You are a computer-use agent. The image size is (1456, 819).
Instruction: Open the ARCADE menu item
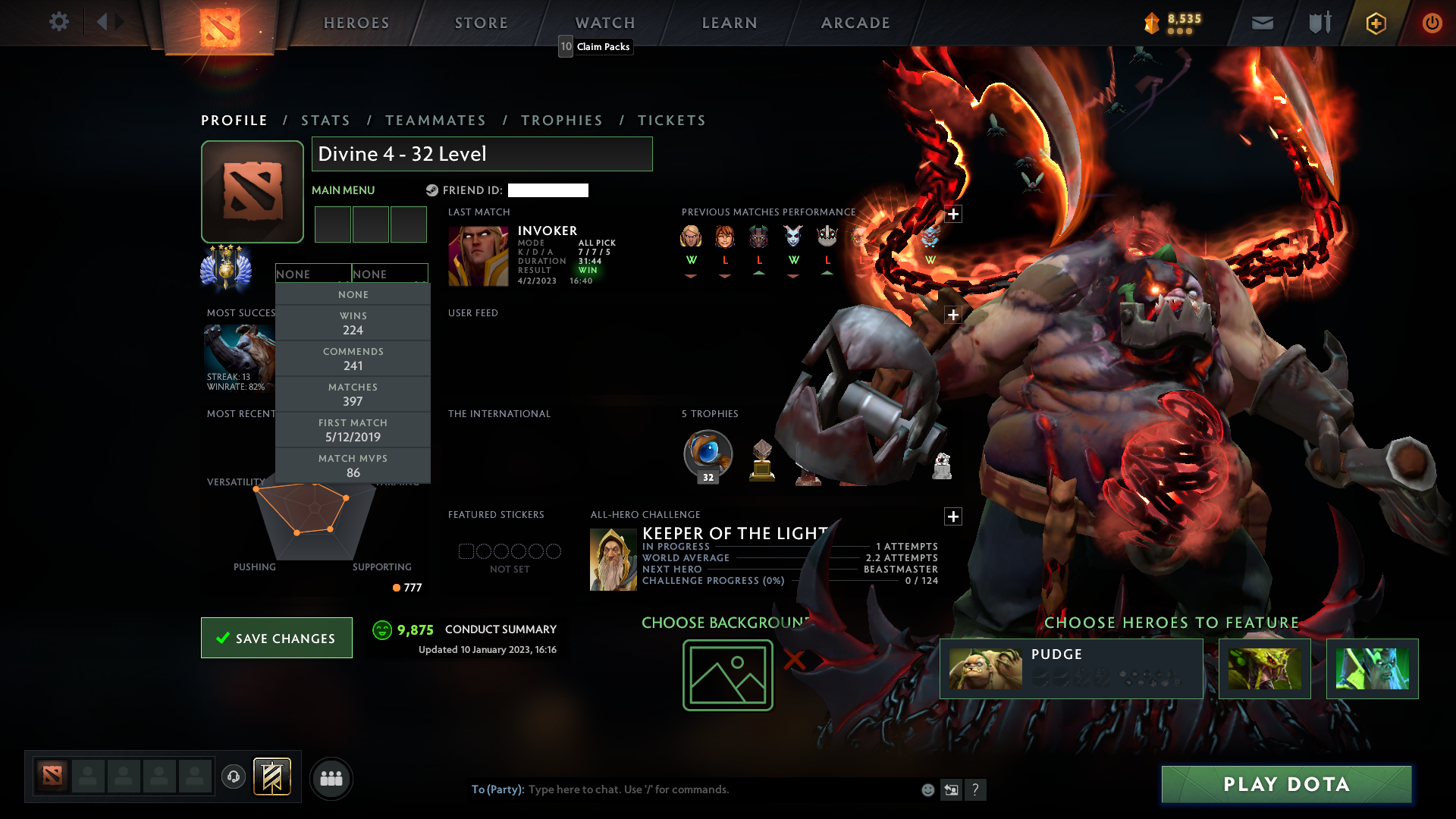point(855,23)
